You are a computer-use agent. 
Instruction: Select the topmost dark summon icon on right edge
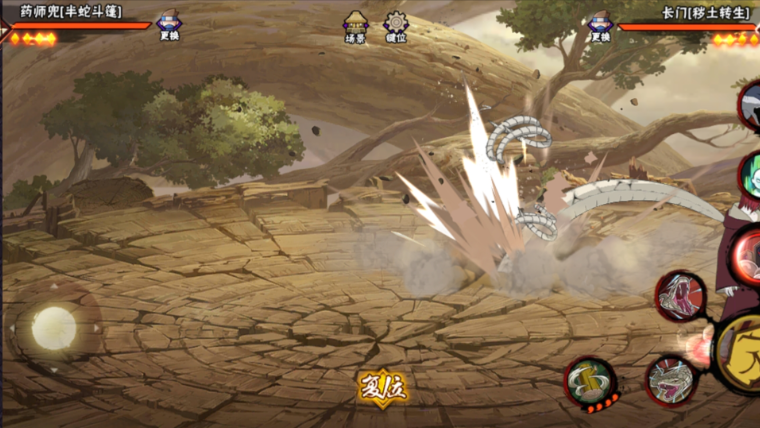pyautogui.click(x=750, y=105)
